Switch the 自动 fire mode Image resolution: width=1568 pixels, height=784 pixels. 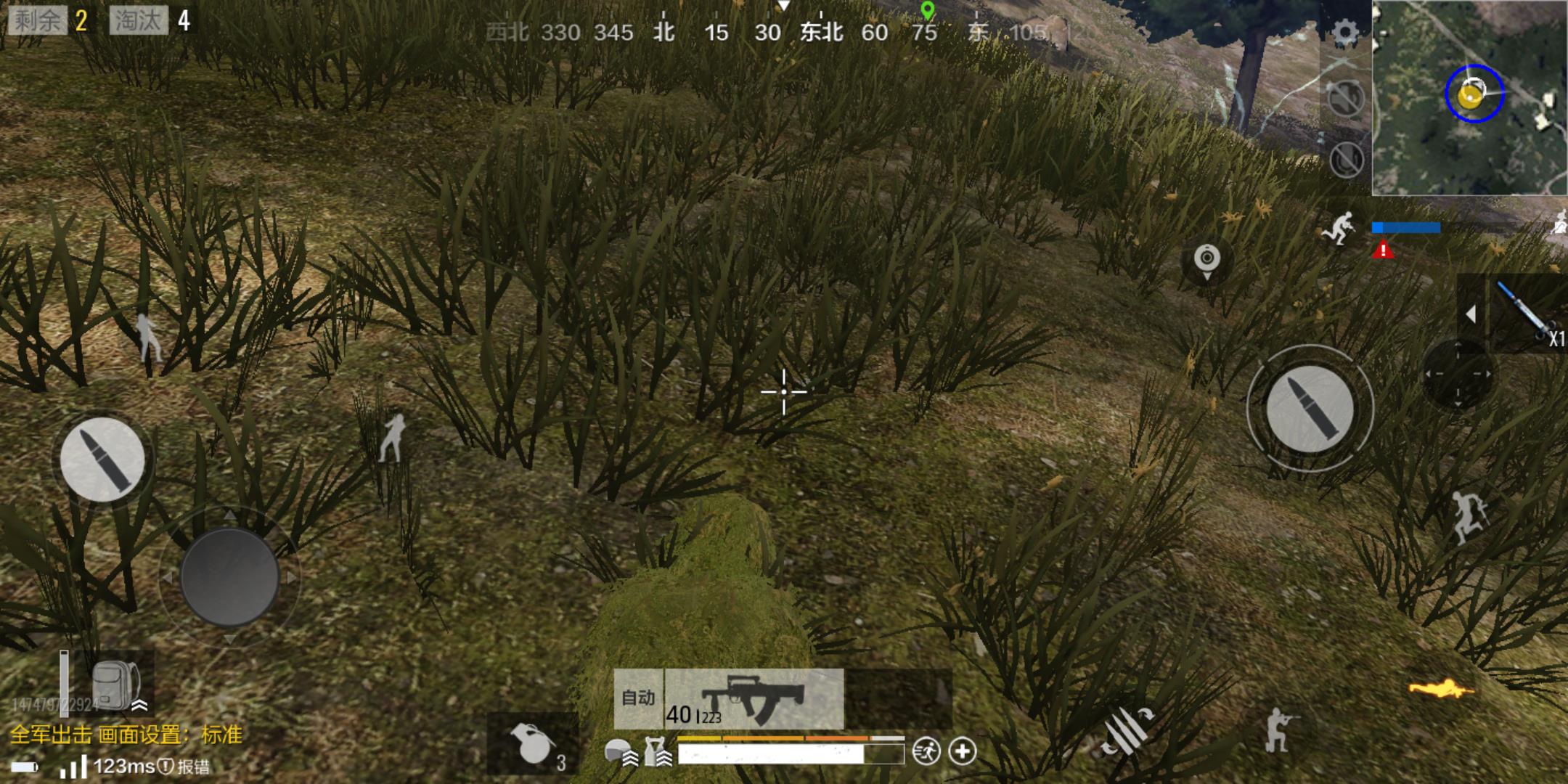coord(639,698)
